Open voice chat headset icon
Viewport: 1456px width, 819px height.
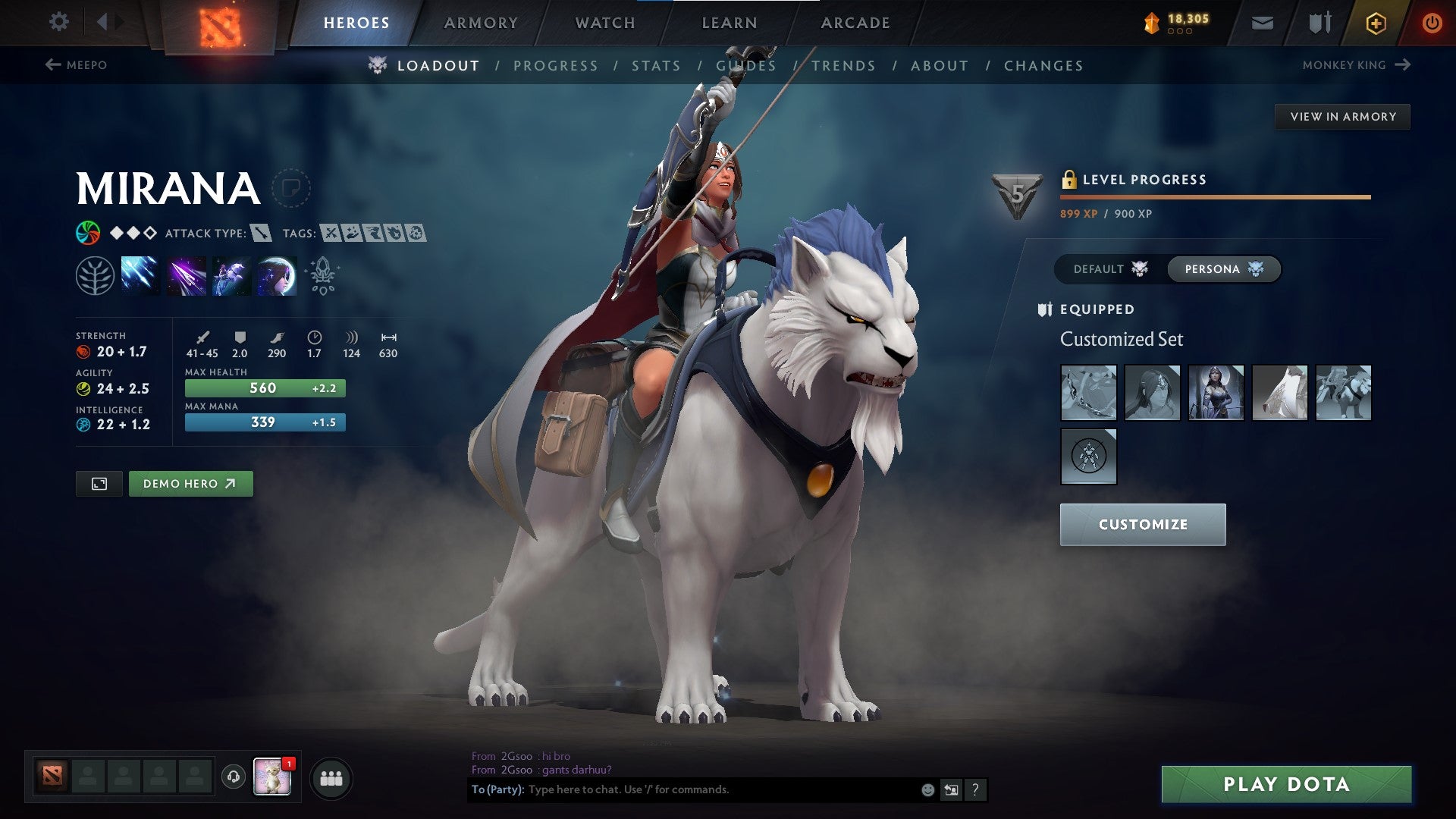[x=233, y=777]
